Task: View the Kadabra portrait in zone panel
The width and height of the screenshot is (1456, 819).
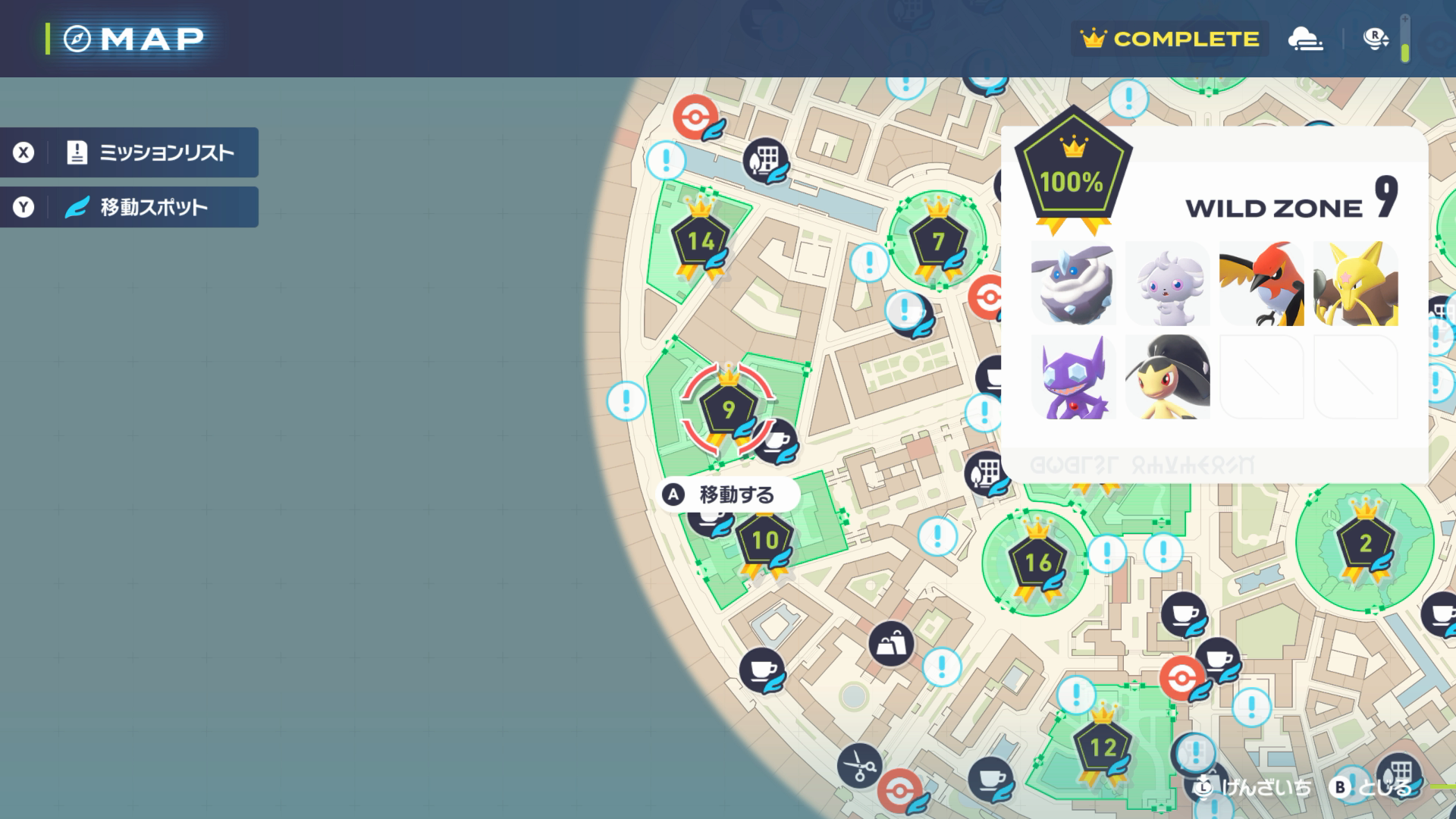Action: point(1355,284)
